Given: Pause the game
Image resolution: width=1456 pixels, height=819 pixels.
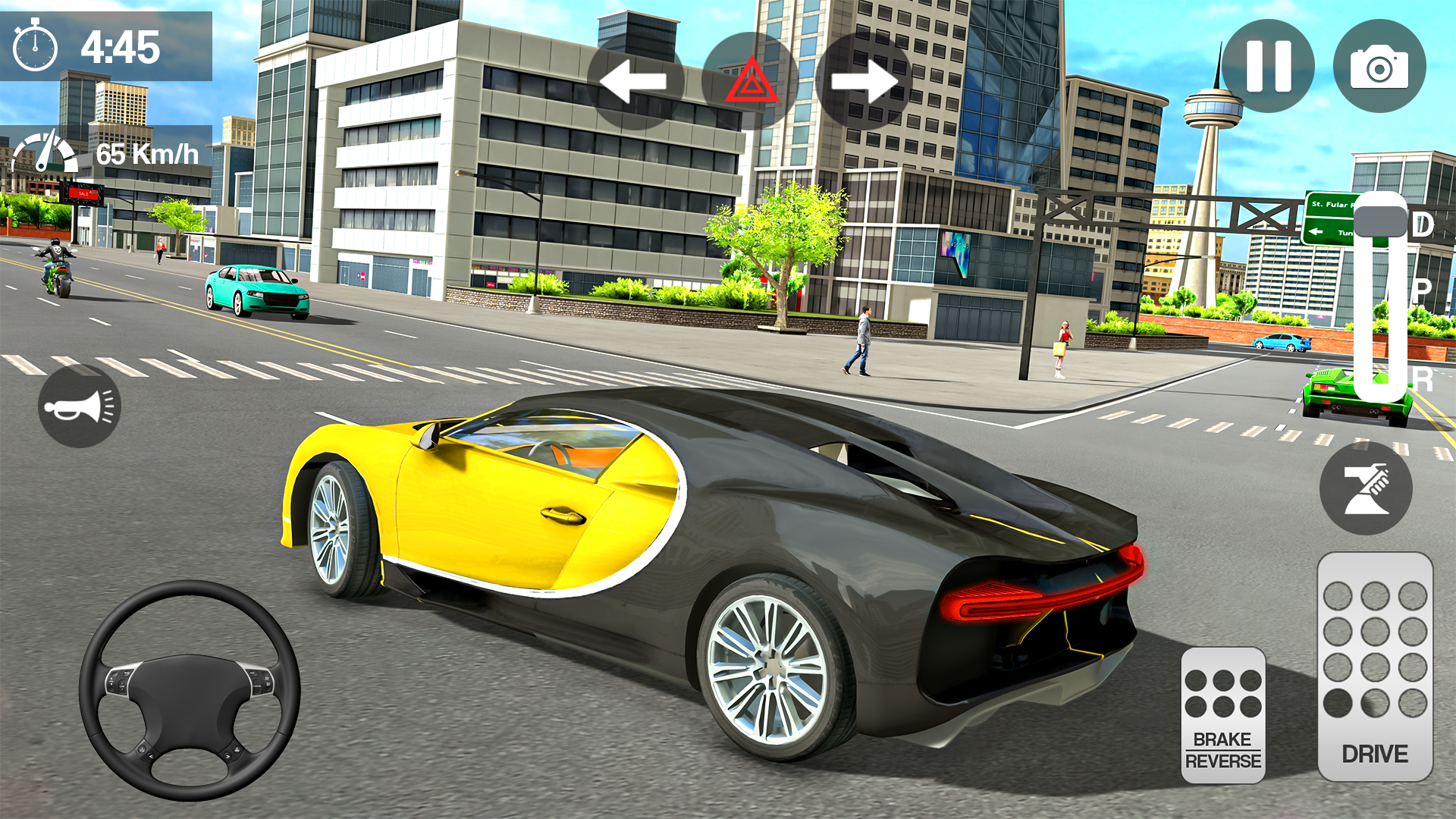Looking at the screenshot, I should coord(1269,67).
